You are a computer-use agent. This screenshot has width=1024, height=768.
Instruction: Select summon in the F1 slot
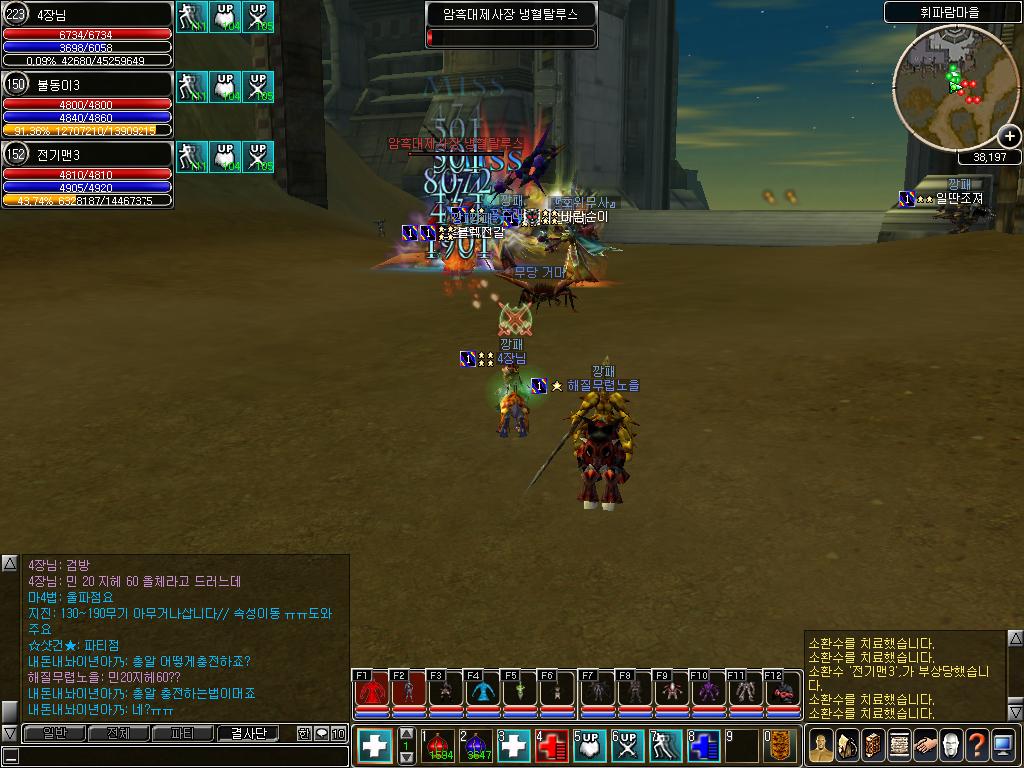click(371, 690)
